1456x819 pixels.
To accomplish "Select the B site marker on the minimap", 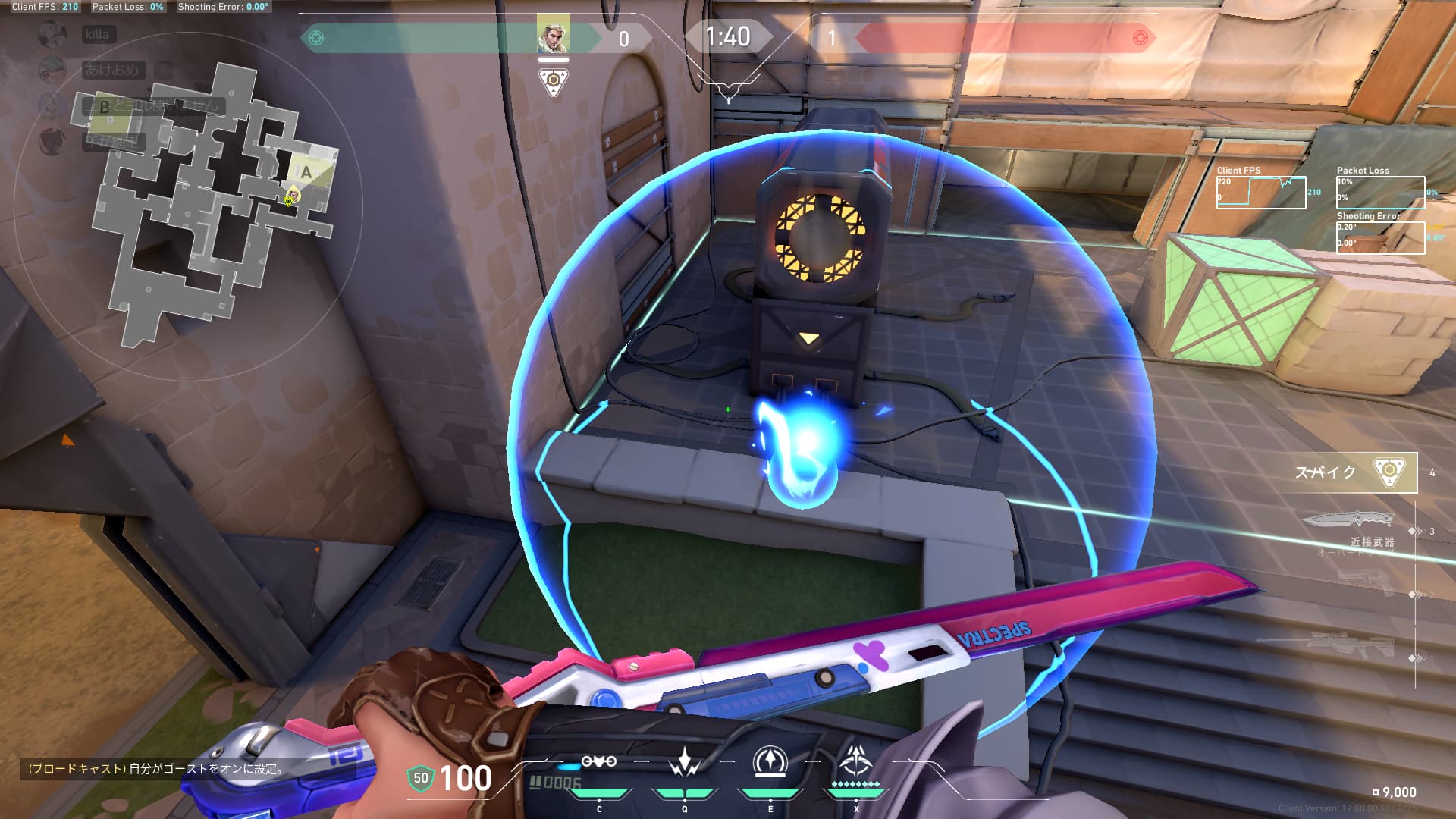I will (x=105, y=107).
